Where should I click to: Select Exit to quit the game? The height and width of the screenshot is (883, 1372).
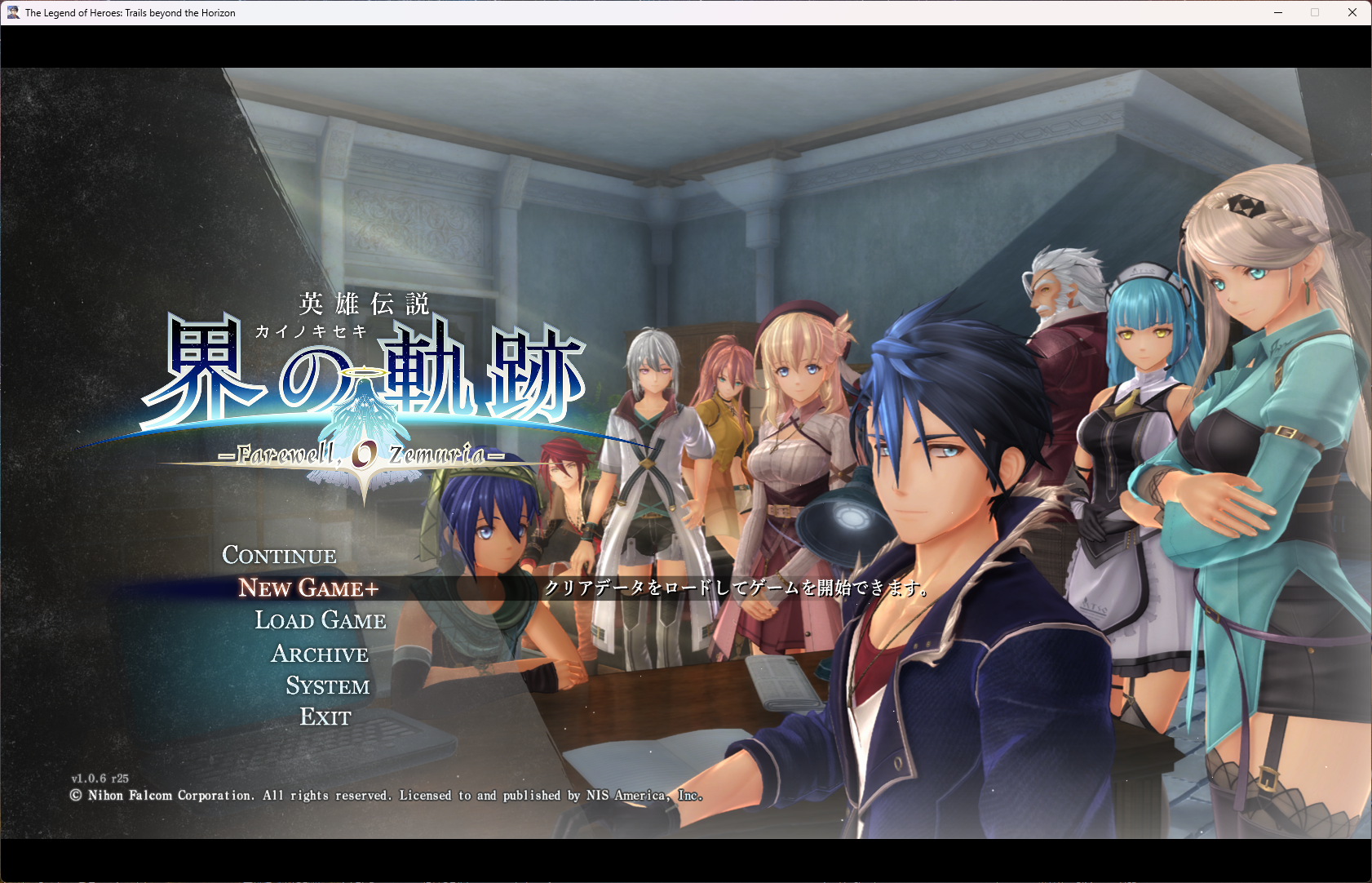click(x=325, y=717)
